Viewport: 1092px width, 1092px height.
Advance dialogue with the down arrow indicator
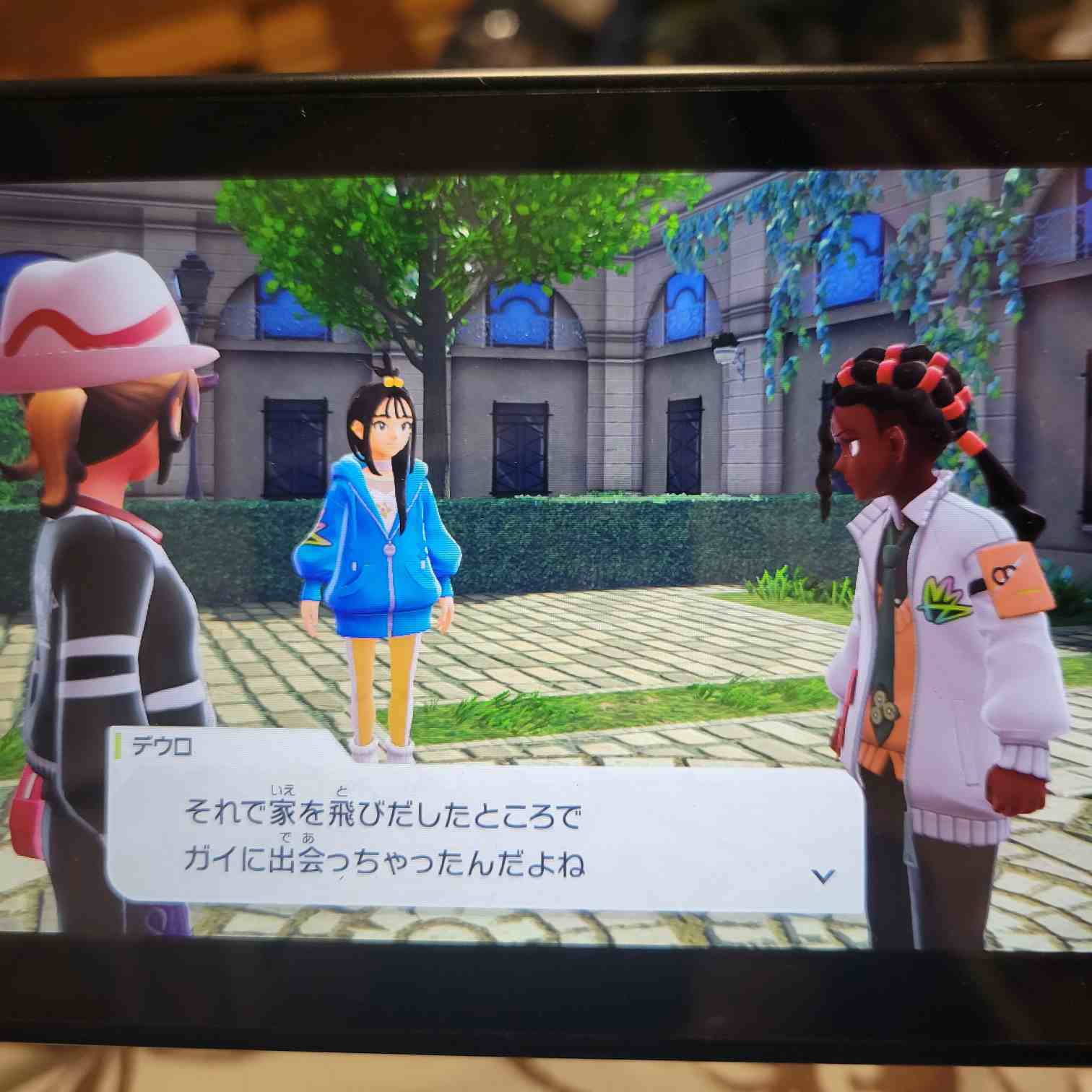pos(823,876)
